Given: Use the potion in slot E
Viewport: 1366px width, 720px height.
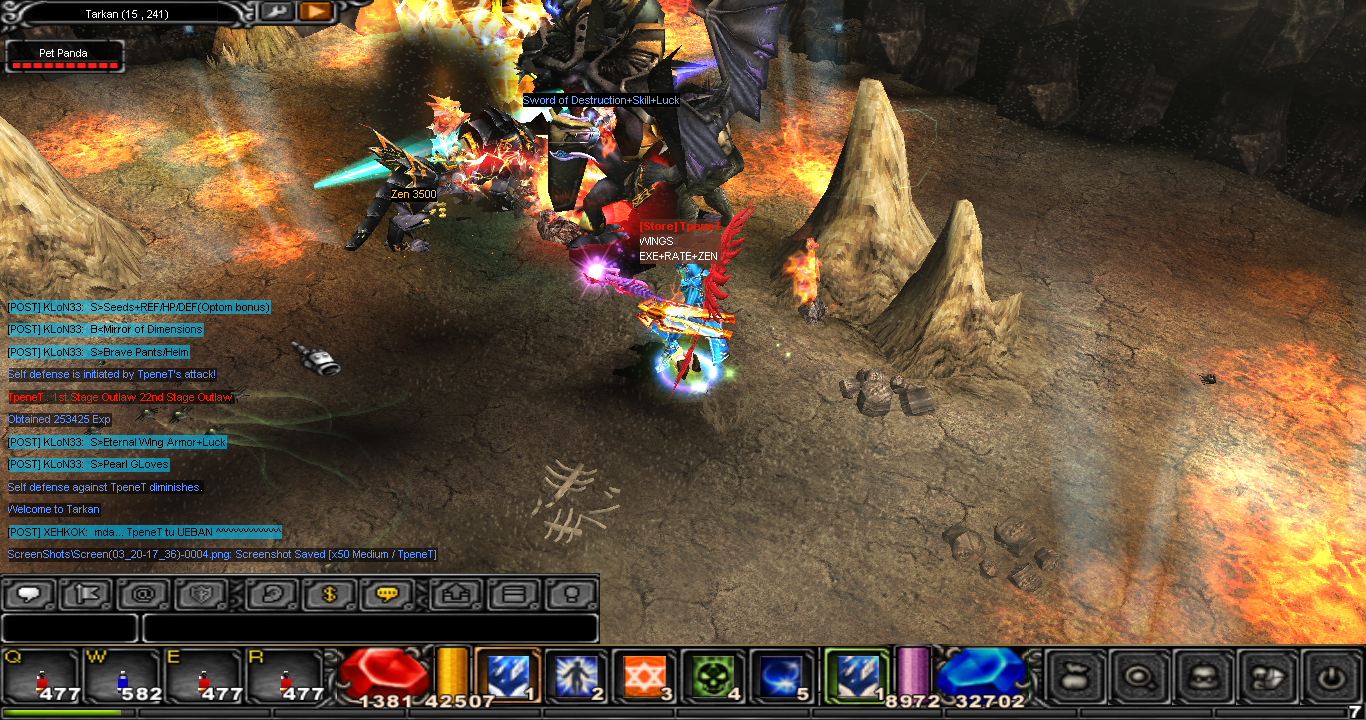Looking at the screenshot, I should (204, 676).
